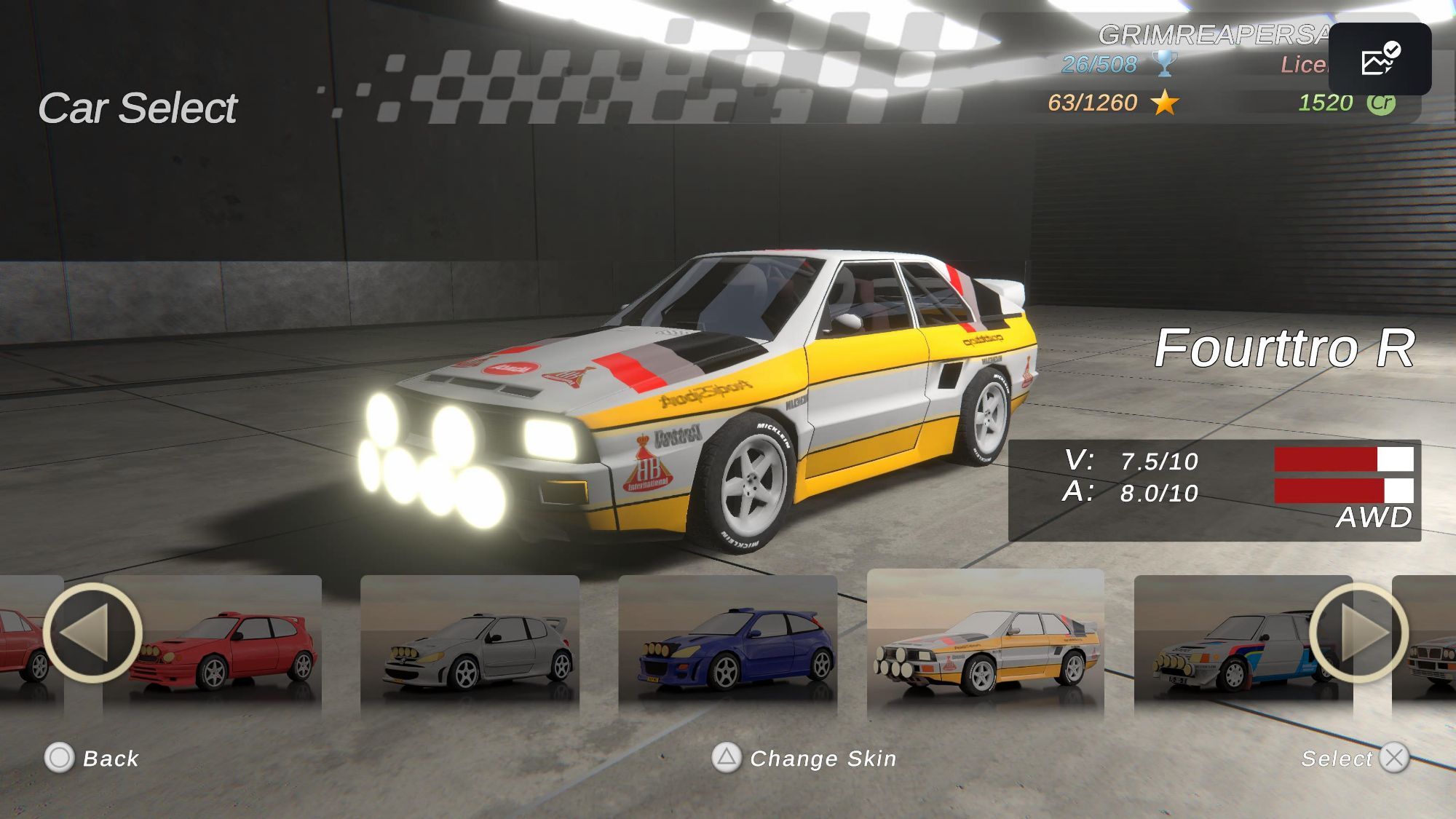Choose the silver hatchback car thumbnail
1456x819 pixels.
470,644
